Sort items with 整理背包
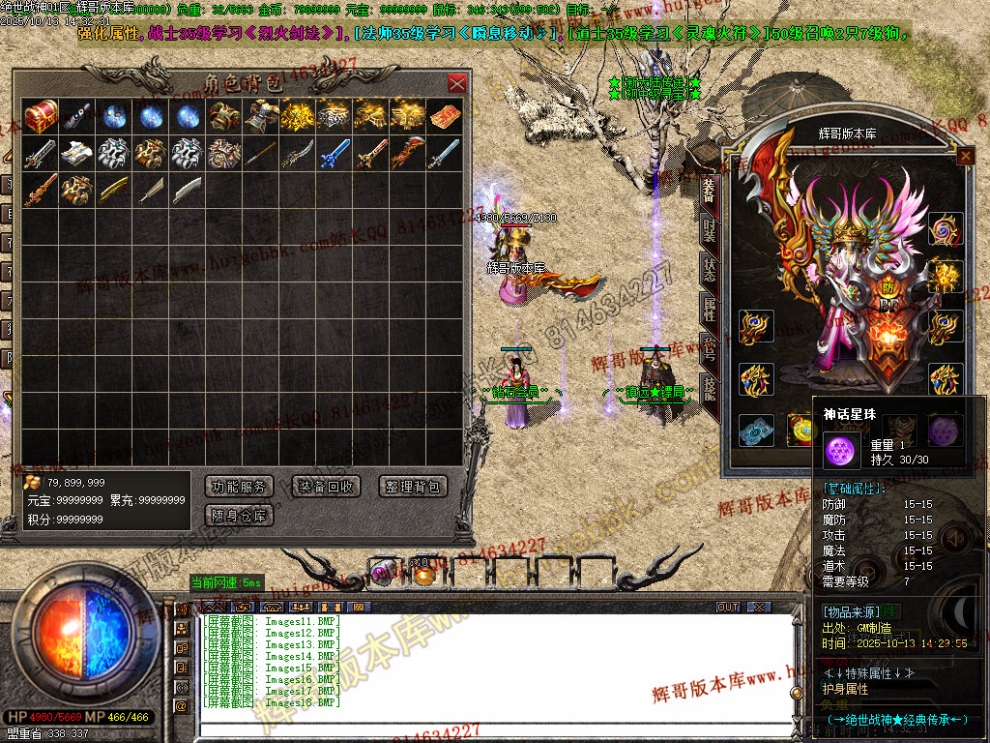 pos(413,487)
